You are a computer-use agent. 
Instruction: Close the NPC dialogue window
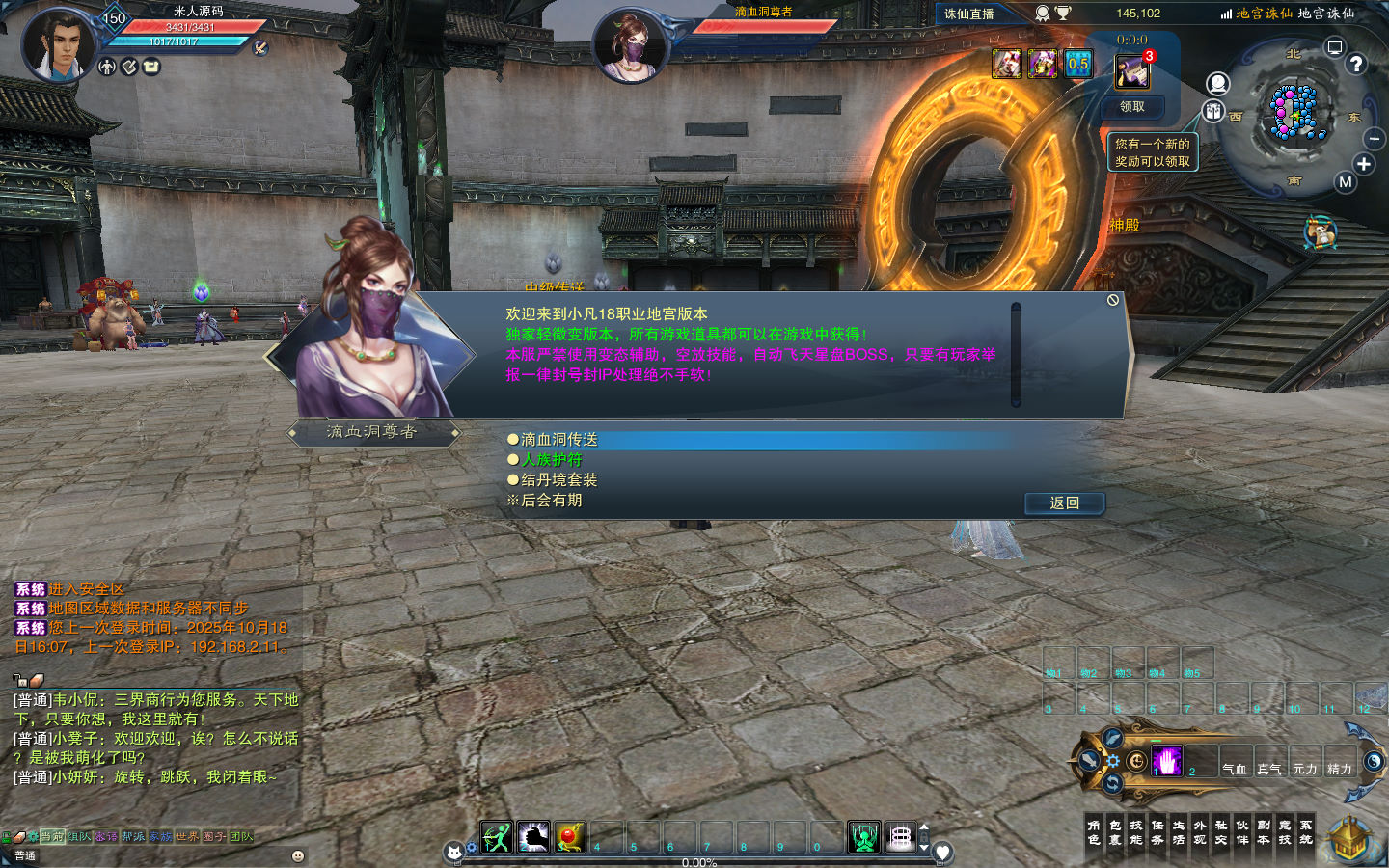click(x=1113, y=301)
